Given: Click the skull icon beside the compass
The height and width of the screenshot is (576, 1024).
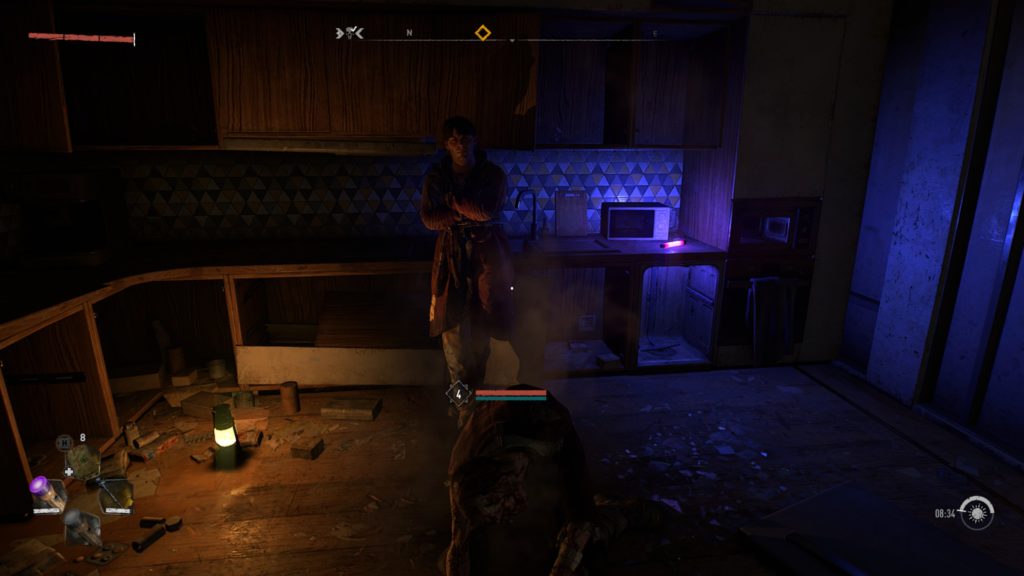Looking at the screenshot, I should pos(349,33).
